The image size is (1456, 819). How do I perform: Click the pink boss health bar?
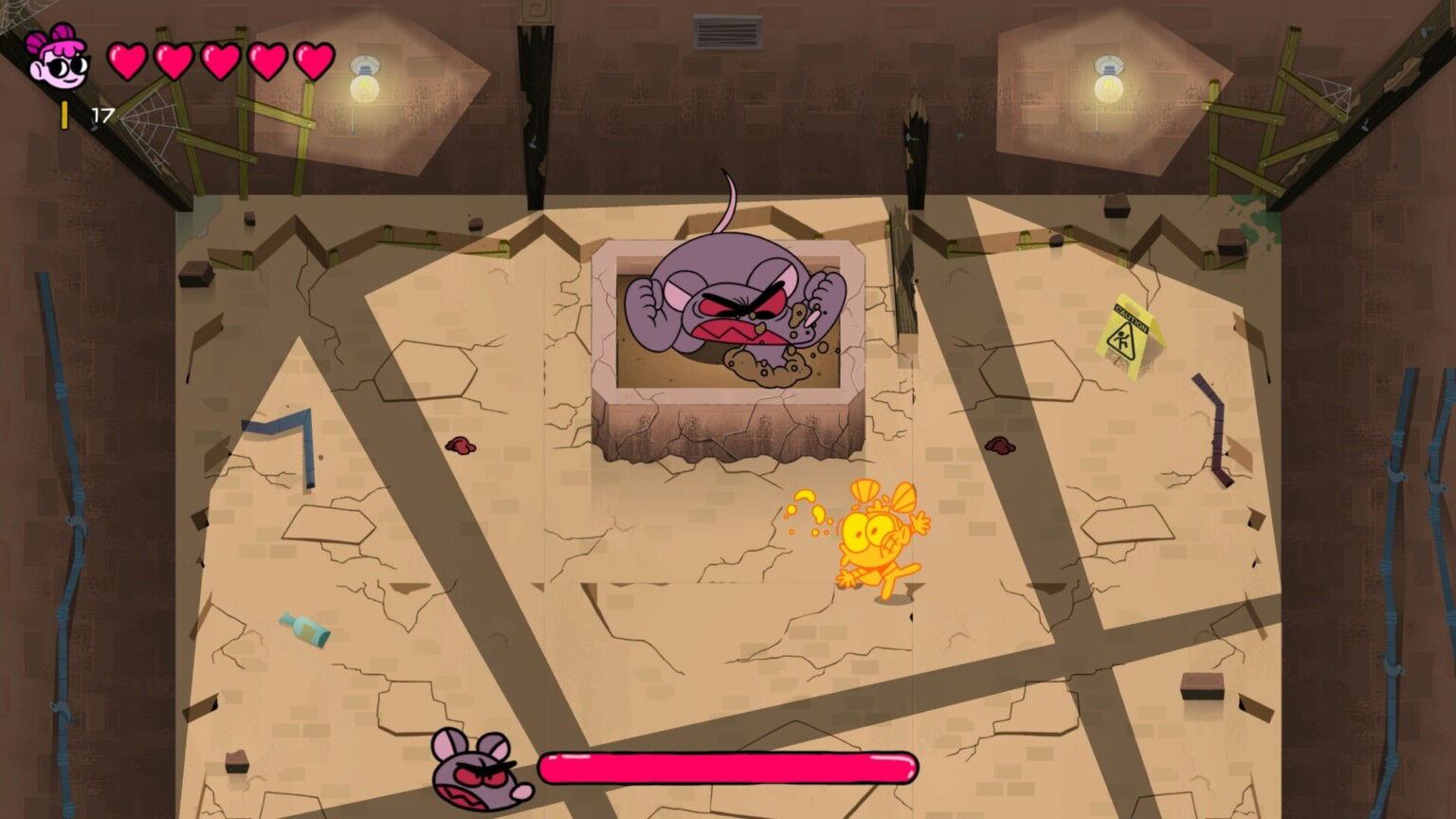730,766
